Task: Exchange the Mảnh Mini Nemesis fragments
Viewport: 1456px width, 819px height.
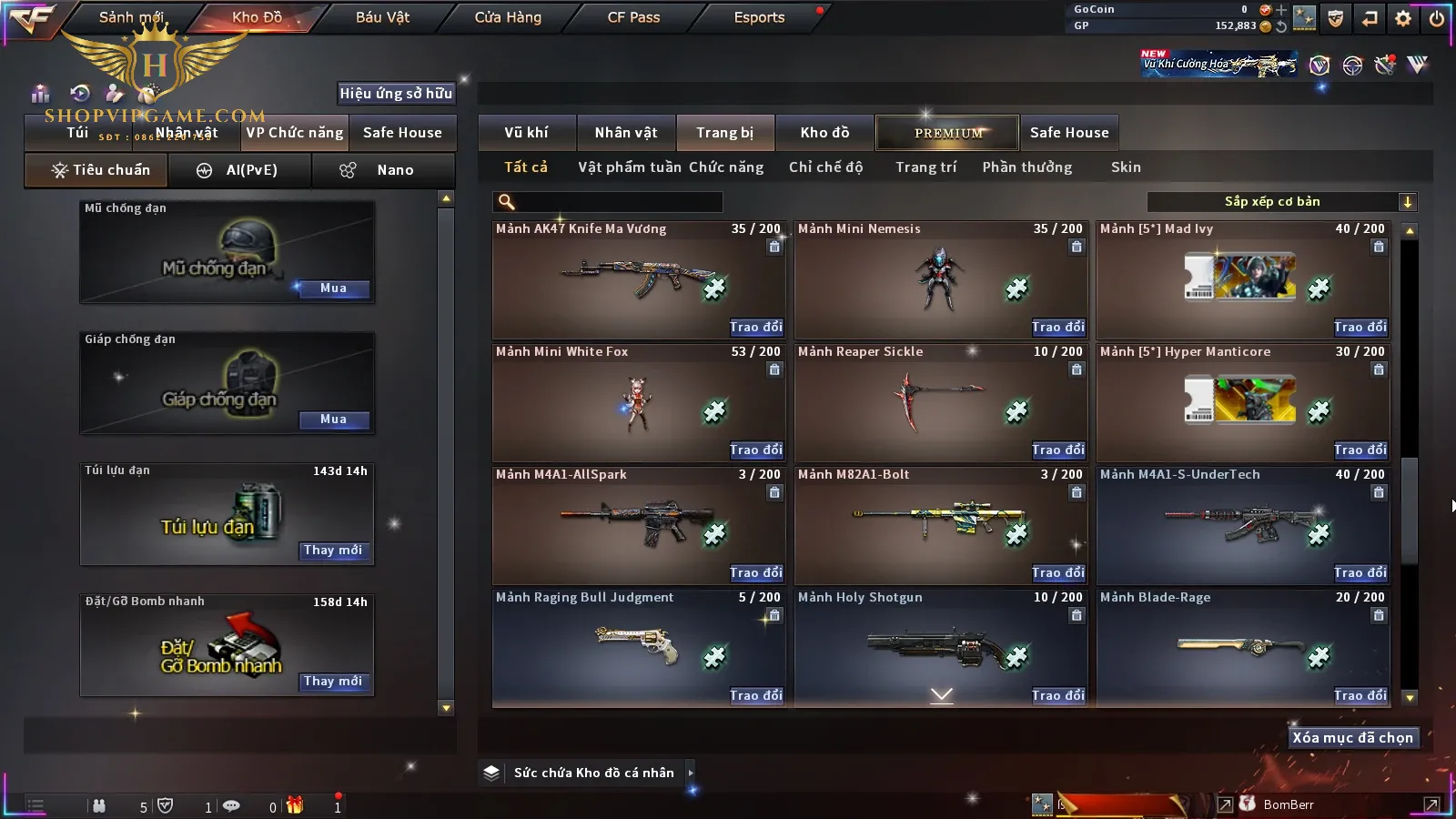Action: pos(1057,328)
